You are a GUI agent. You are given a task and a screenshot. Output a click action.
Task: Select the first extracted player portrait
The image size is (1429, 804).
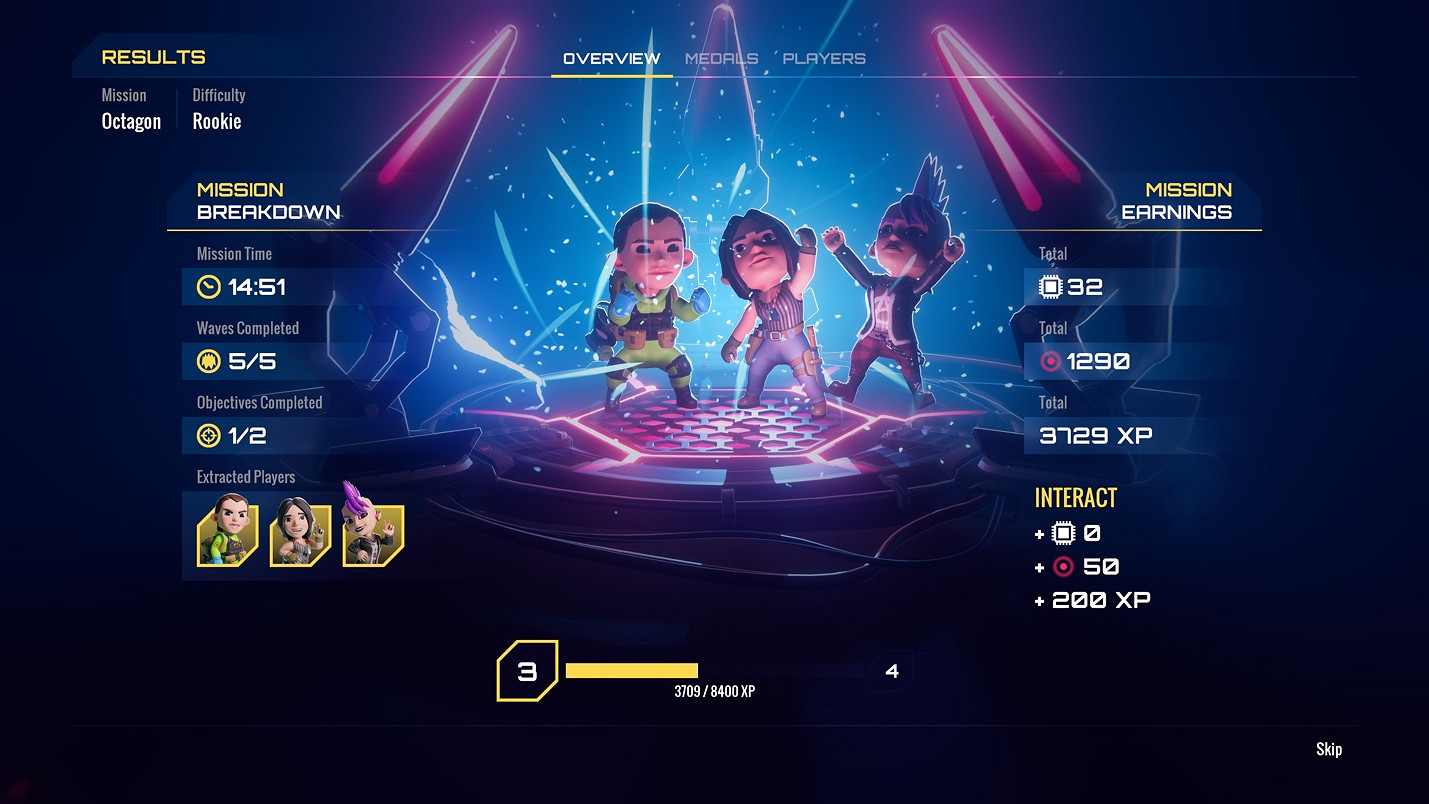(226, 537)
